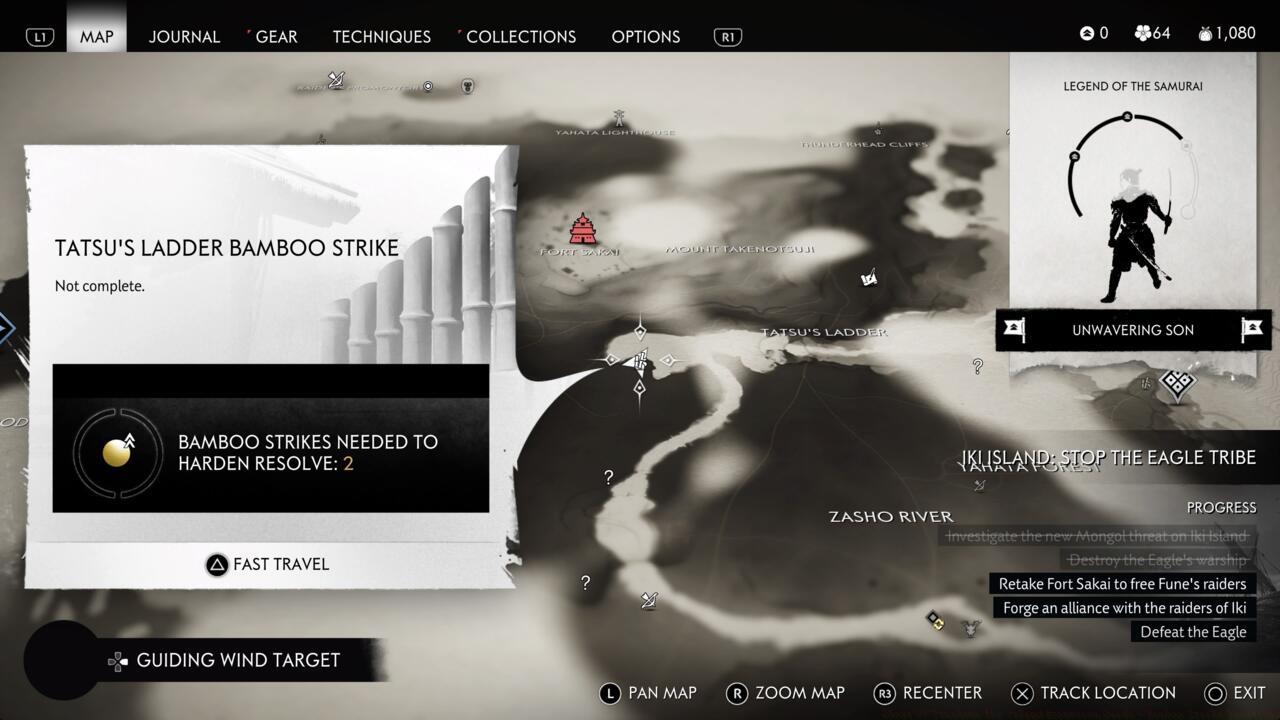The height and width of the screenshot is (720, 1280).
Task: Choose the Forge an alliance objective
Action: click(x=1124, y=608)
